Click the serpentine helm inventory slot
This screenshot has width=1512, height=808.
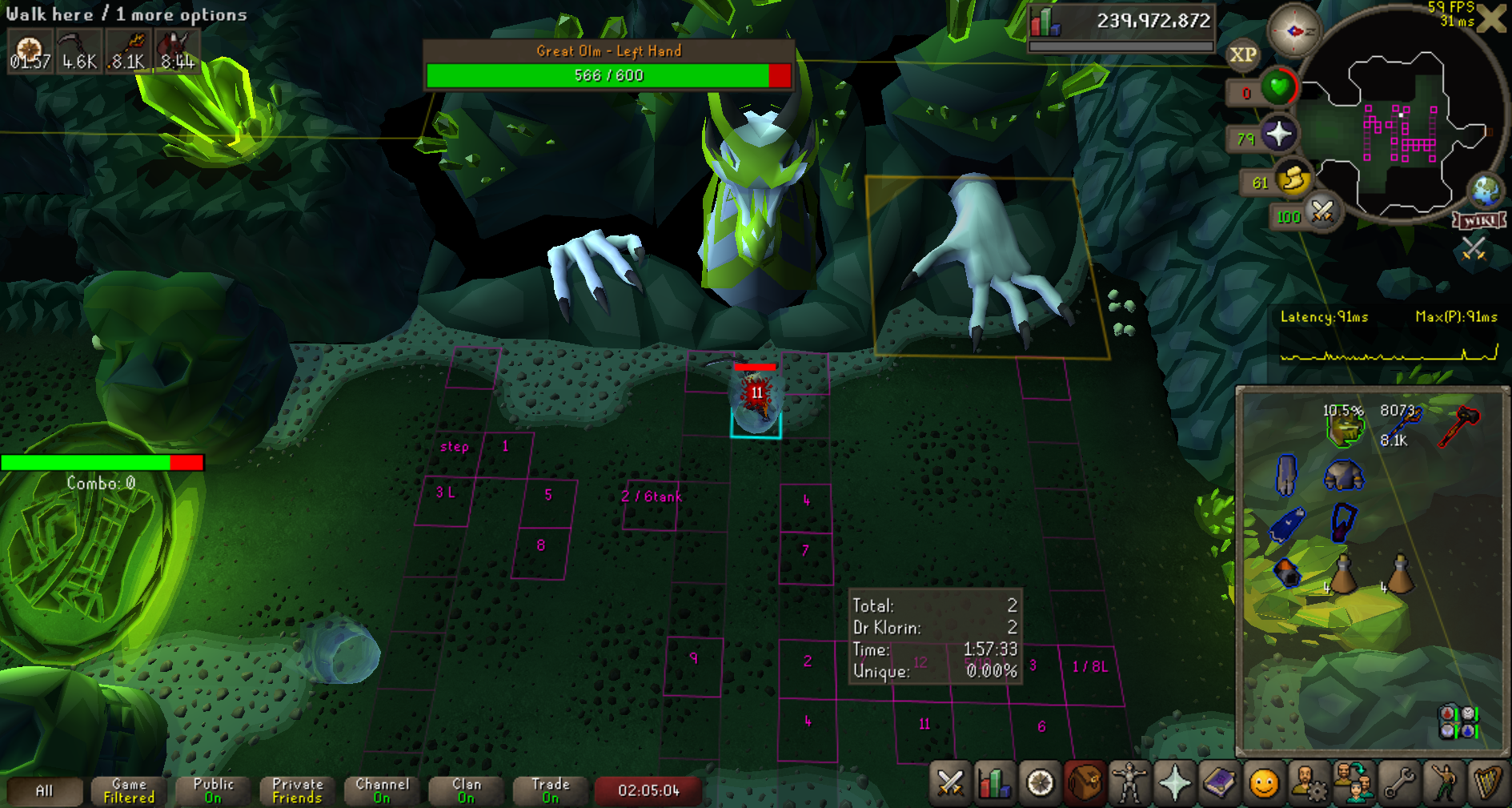point(1344,427)
